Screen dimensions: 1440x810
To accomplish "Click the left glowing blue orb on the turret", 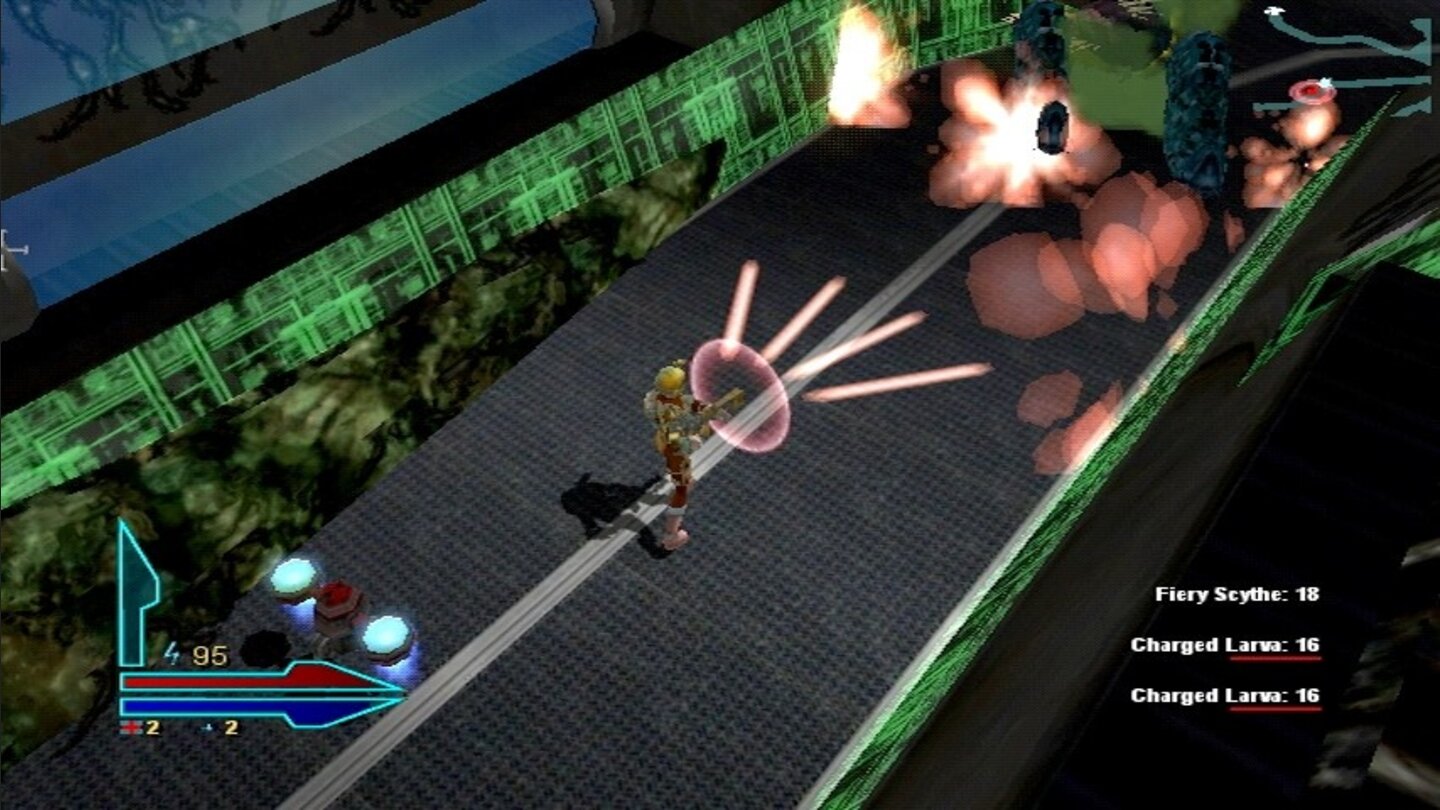I will pyautogui.click(x=293, y=578).
